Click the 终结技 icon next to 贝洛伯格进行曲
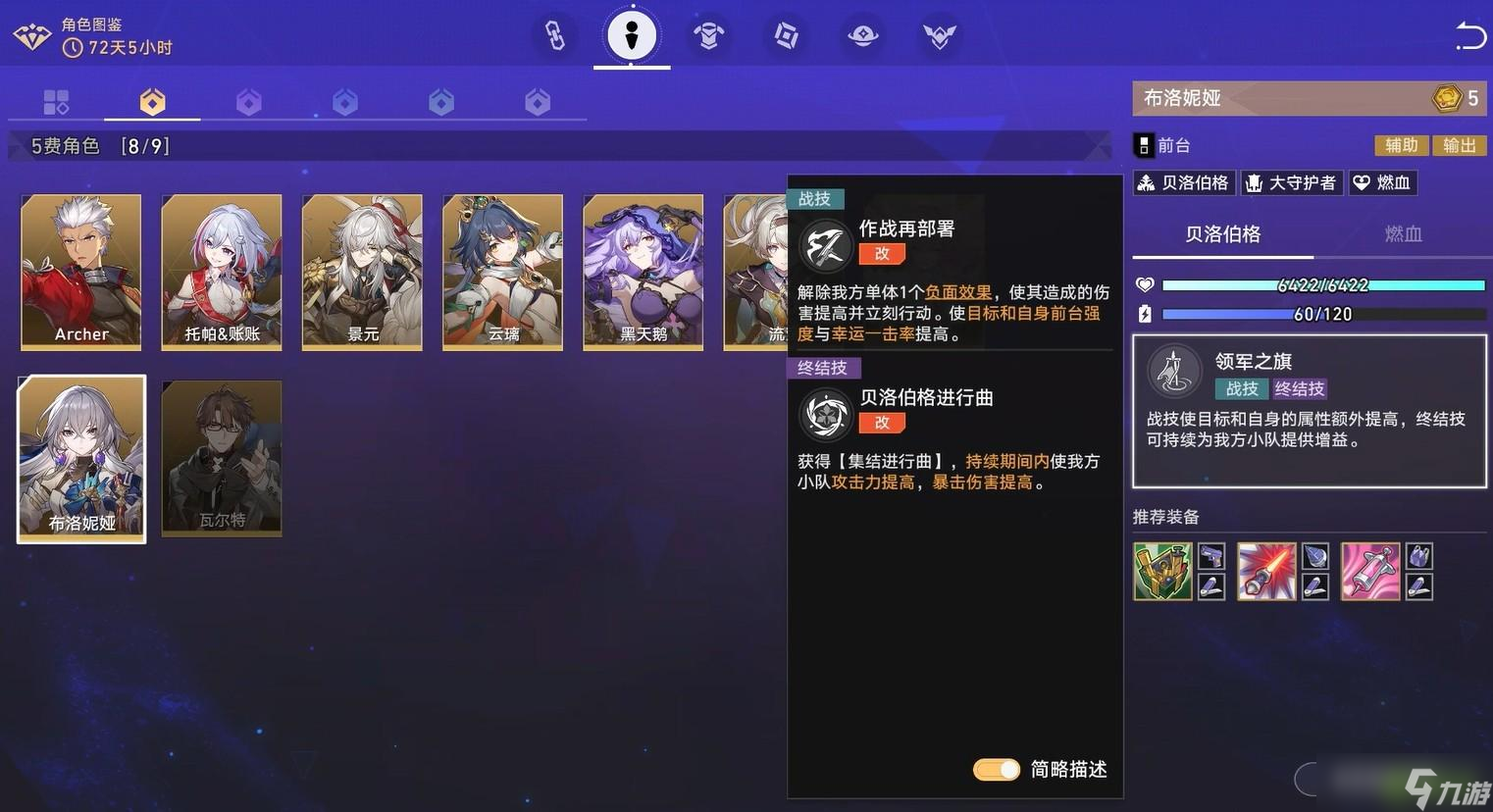Viewport: 1493px width, 812px height. click(x=825, y=414)
